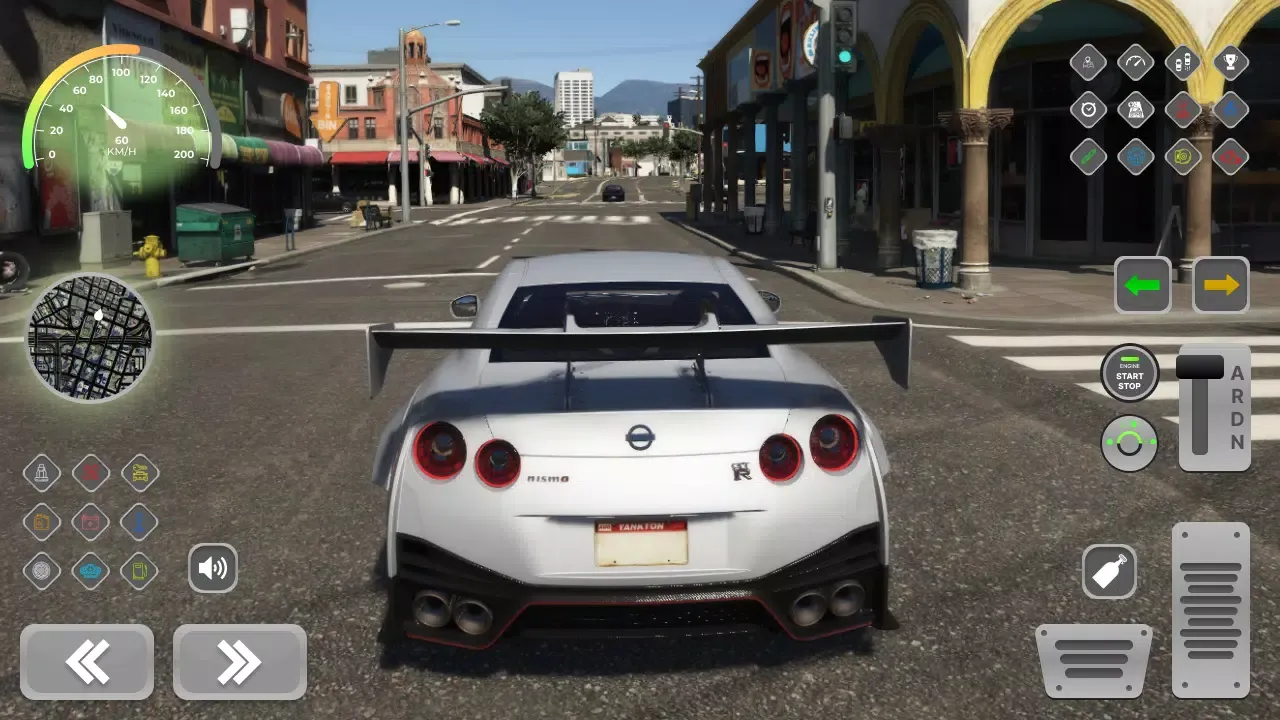This screenshot has height=720, width=1280.
Task: Select the blue steering wheel icon
Action: click(x=1135, y=157)
